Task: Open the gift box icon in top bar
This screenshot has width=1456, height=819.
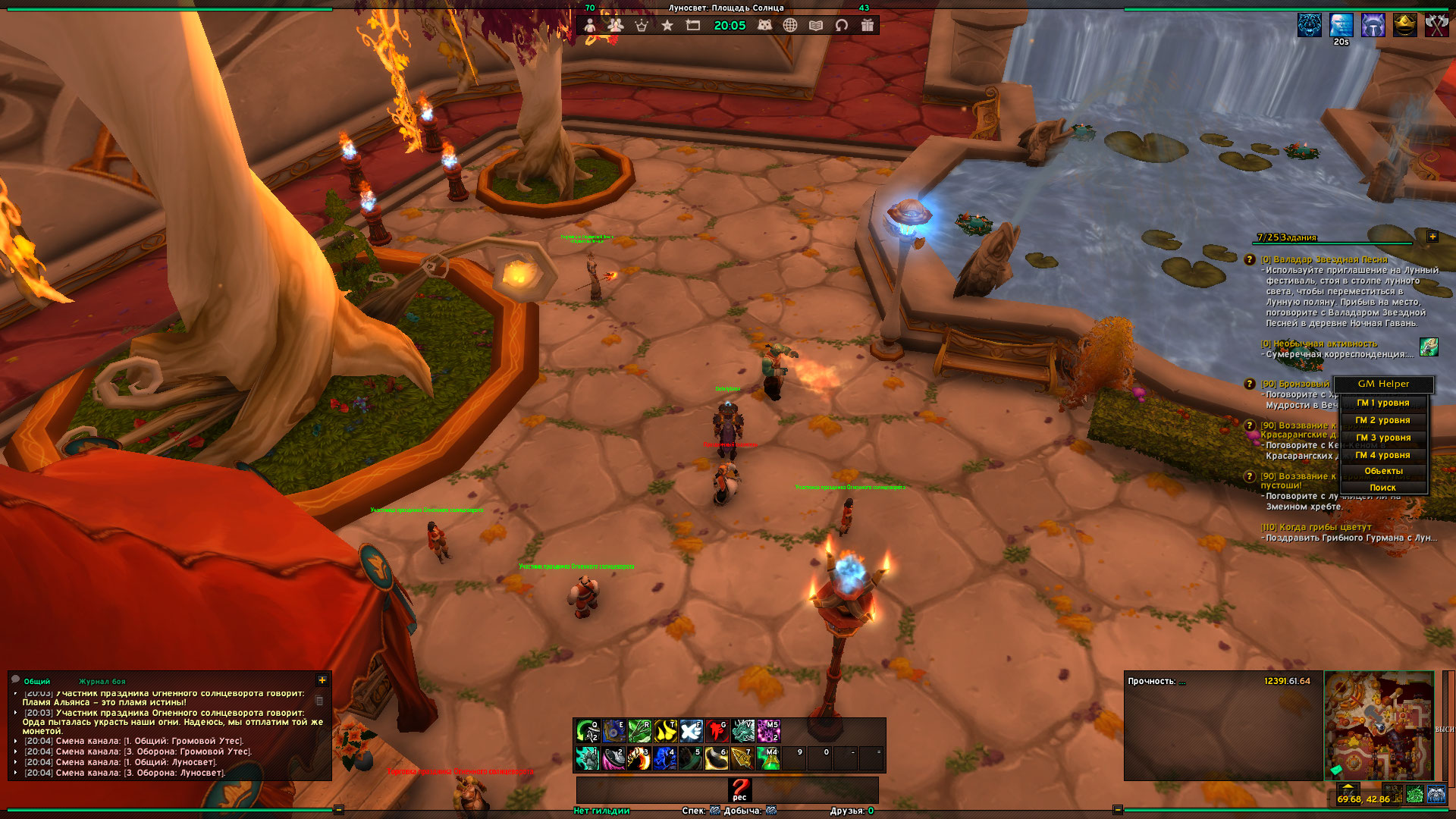Action: [x=868, y=25]
